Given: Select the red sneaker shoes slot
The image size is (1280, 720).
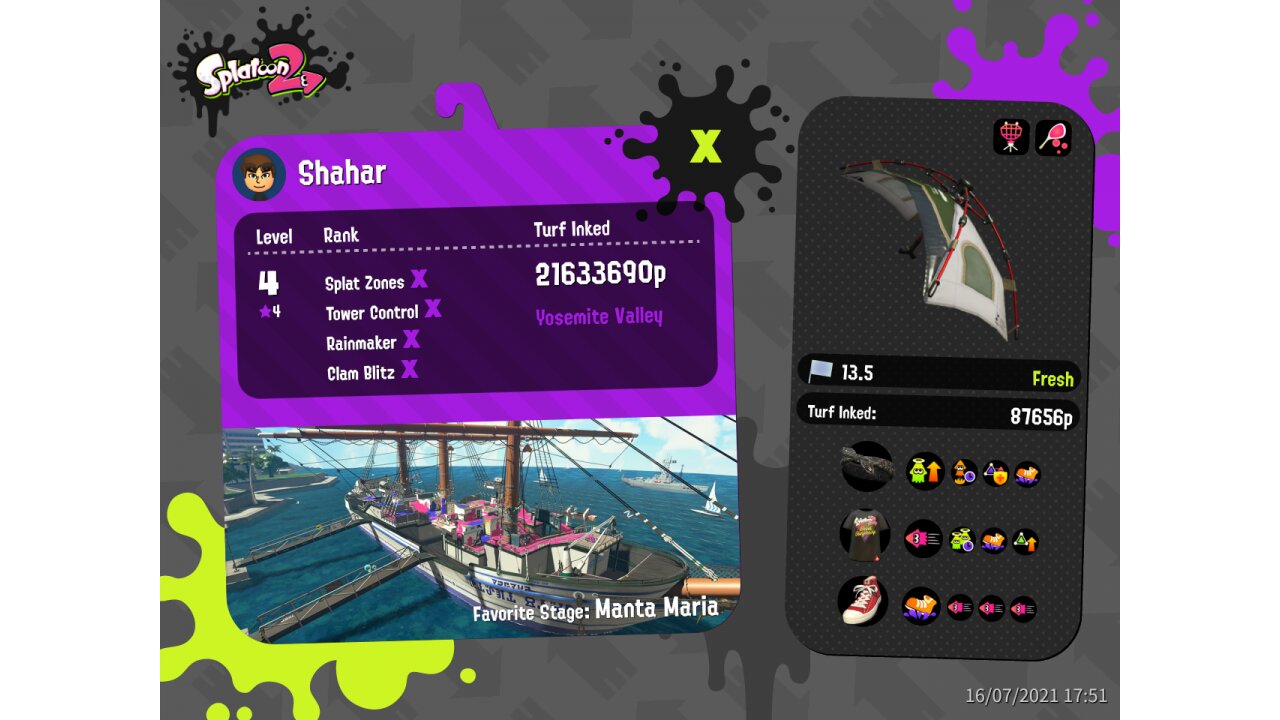Looking at the screenshot, I should pos(862,601).
